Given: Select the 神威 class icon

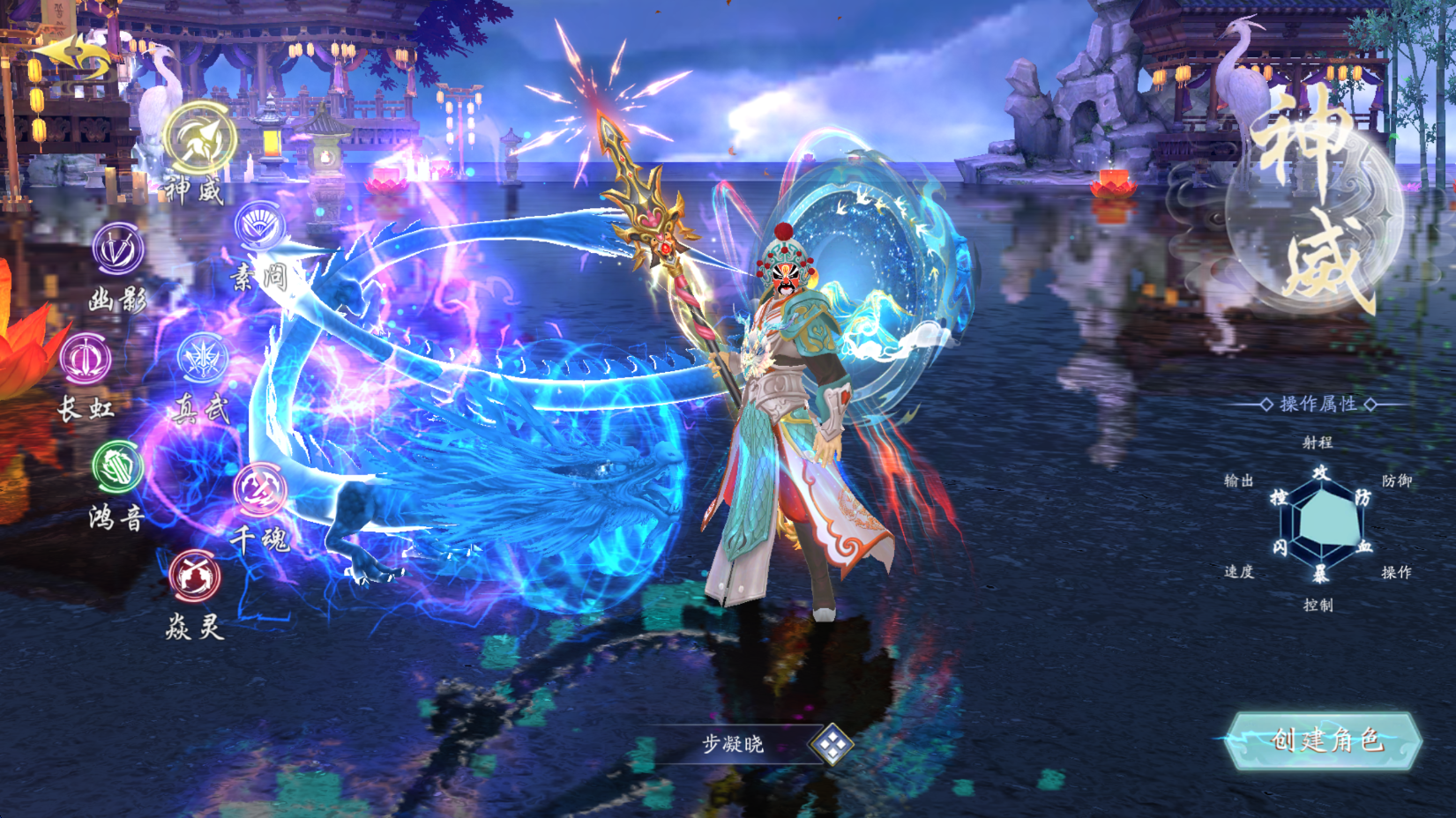Looking at the screenshot, I should pos(200,138).
